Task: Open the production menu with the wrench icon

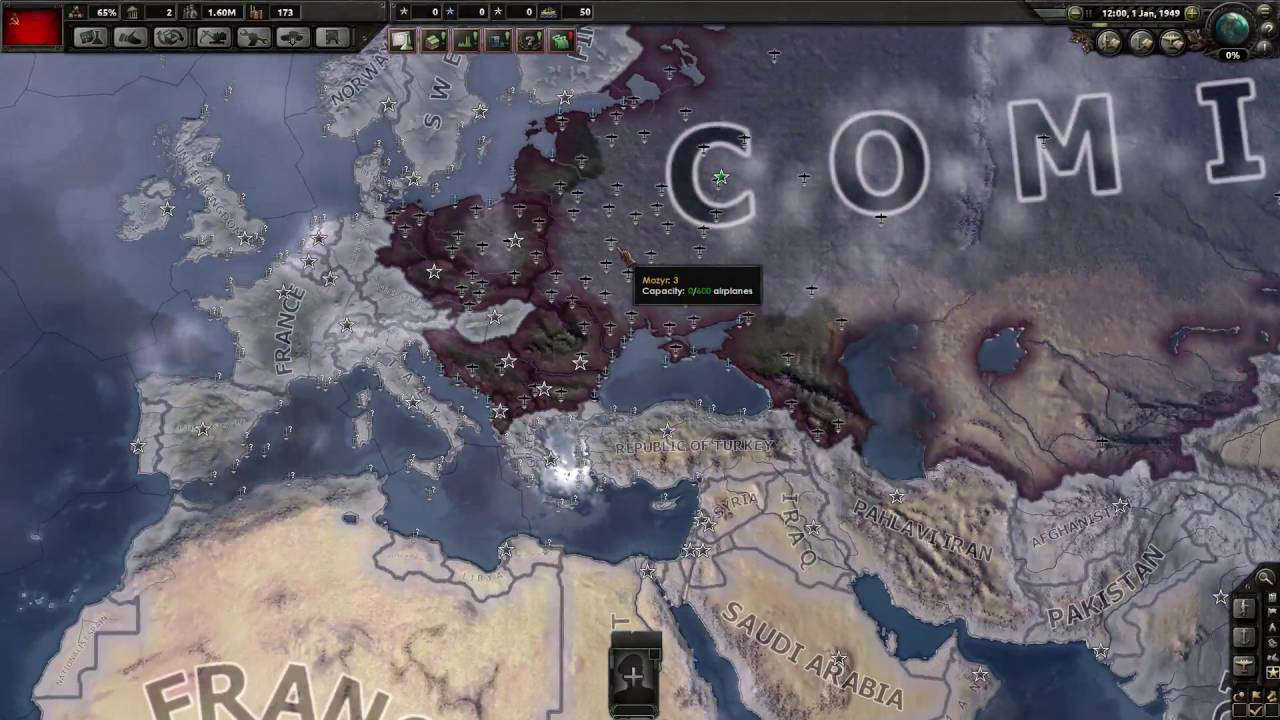Action: pyautogui.click(x=253, y=37)
